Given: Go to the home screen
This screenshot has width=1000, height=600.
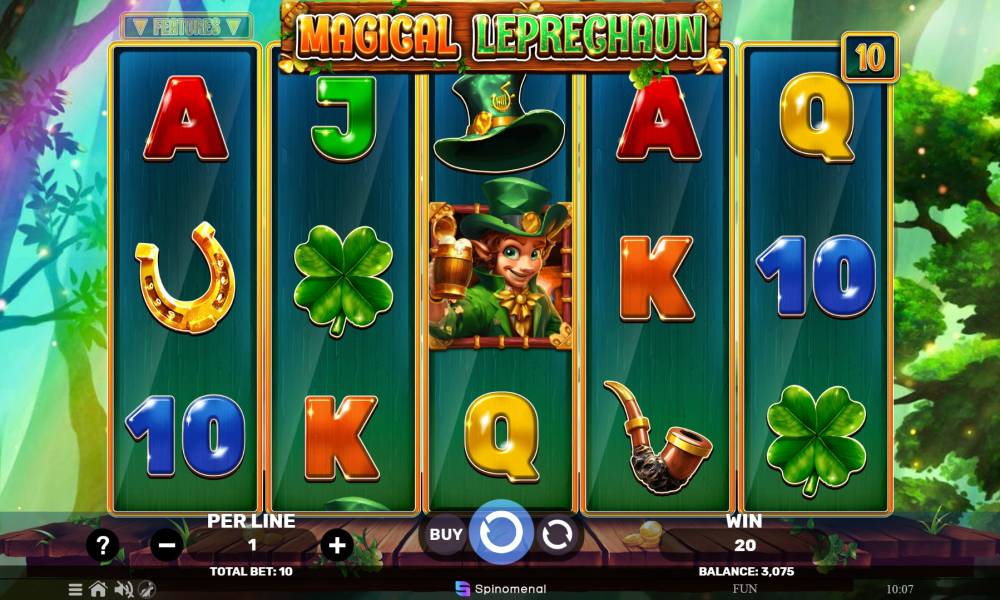Looking at the screenshot, I should (x=98, y=589).
